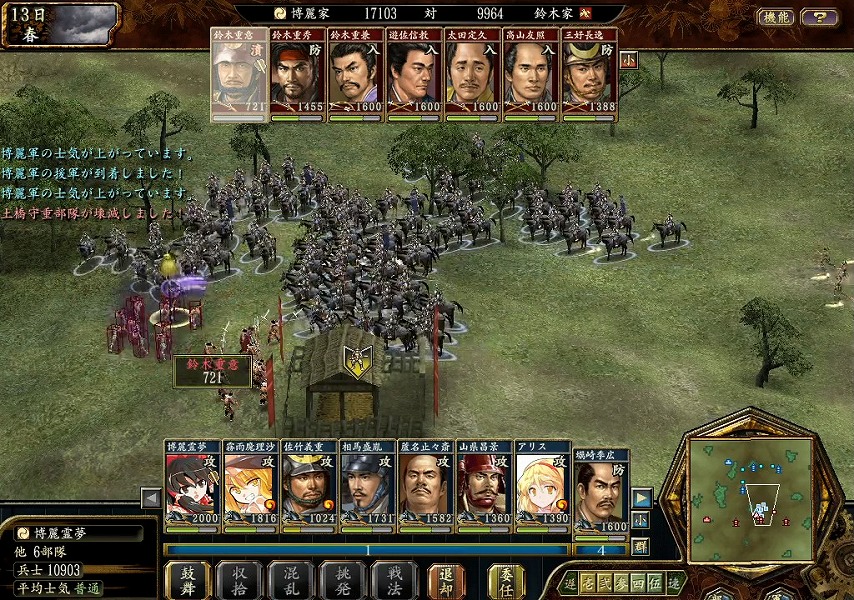Click the 退却 retreat button

446,579
